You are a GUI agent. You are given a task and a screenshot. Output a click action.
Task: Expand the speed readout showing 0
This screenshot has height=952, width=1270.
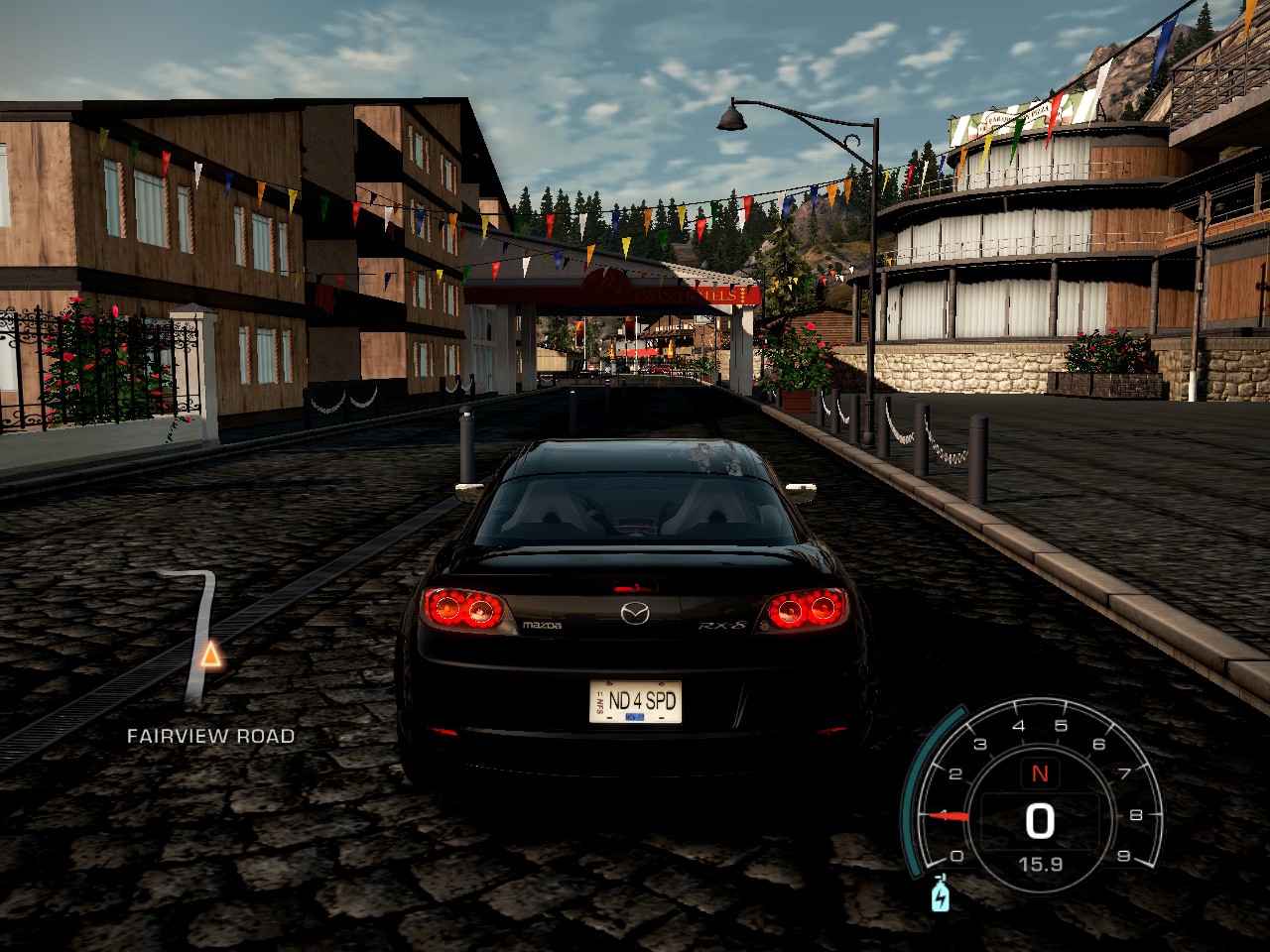click(1038, 819)
